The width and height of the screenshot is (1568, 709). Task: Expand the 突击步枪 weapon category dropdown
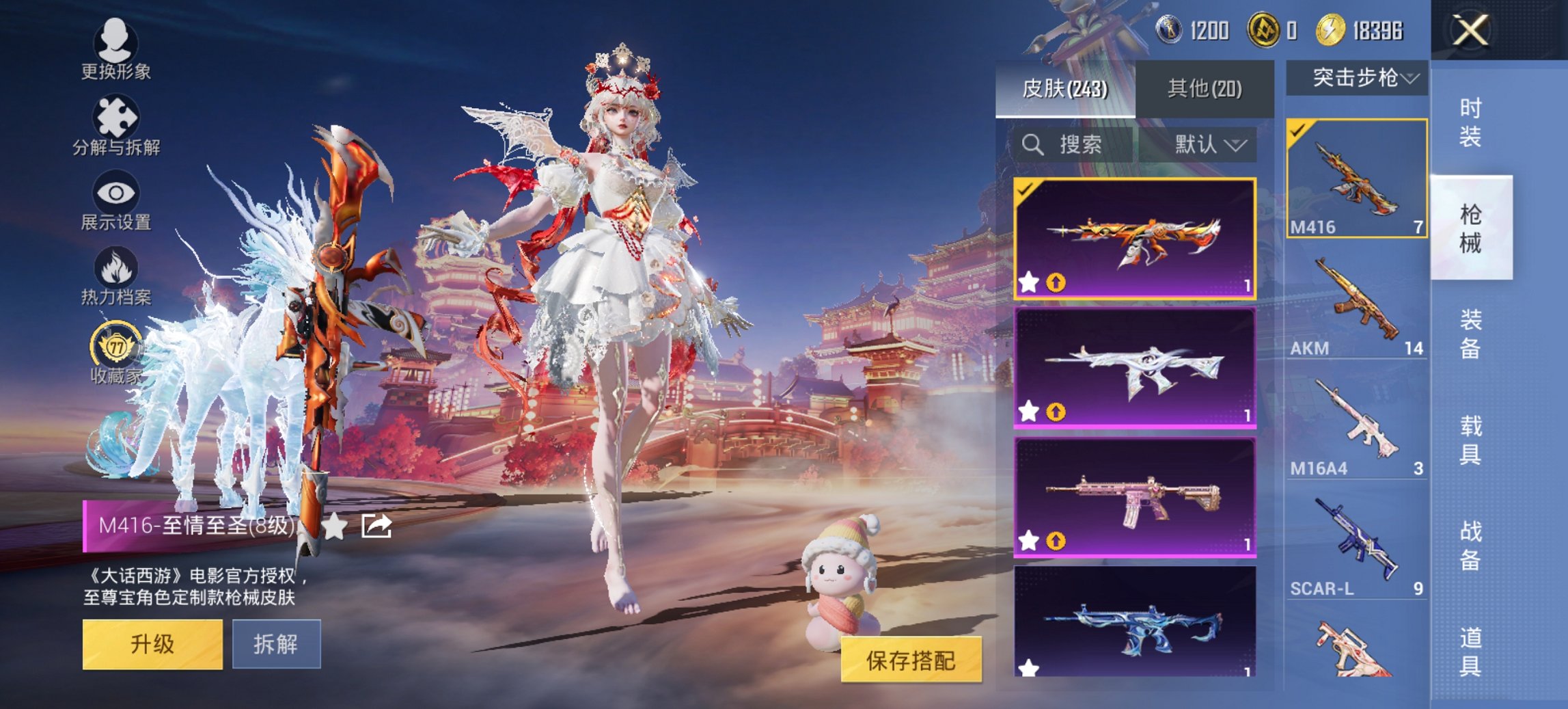[1360, 79]
